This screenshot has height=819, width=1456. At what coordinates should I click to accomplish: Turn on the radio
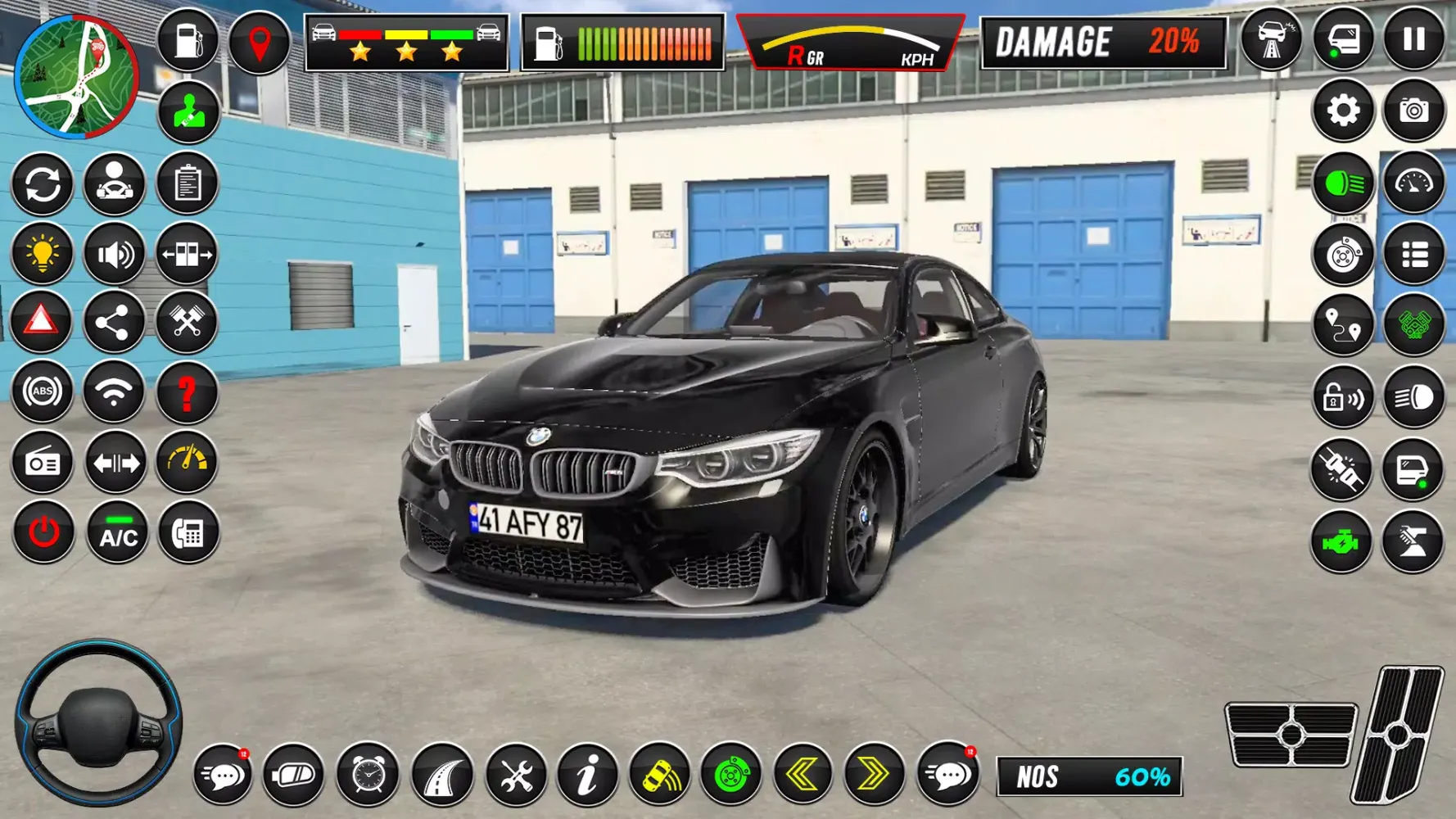coord(43,464)
